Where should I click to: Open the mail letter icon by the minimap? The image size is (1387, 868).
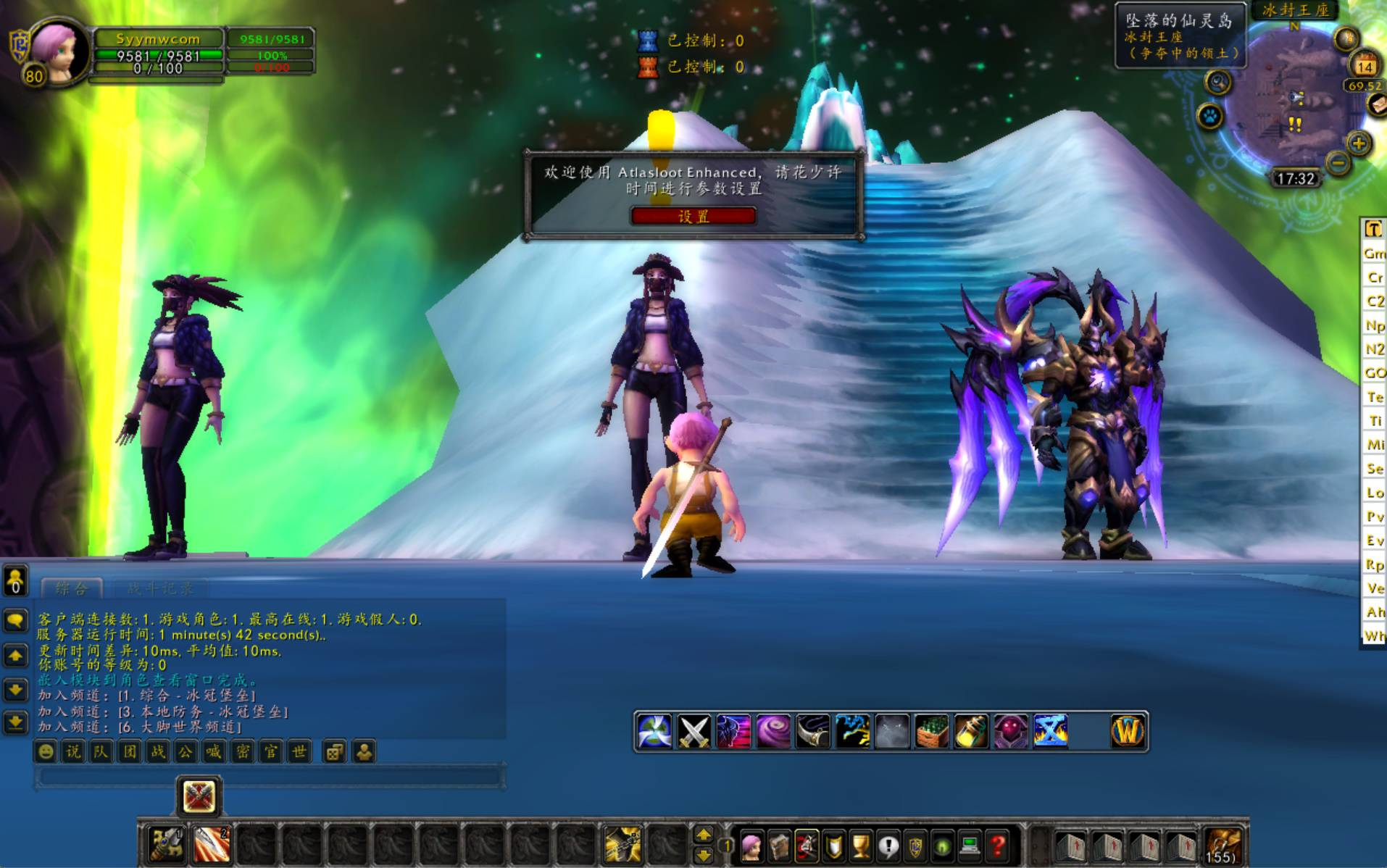(x=1377, y=106)
